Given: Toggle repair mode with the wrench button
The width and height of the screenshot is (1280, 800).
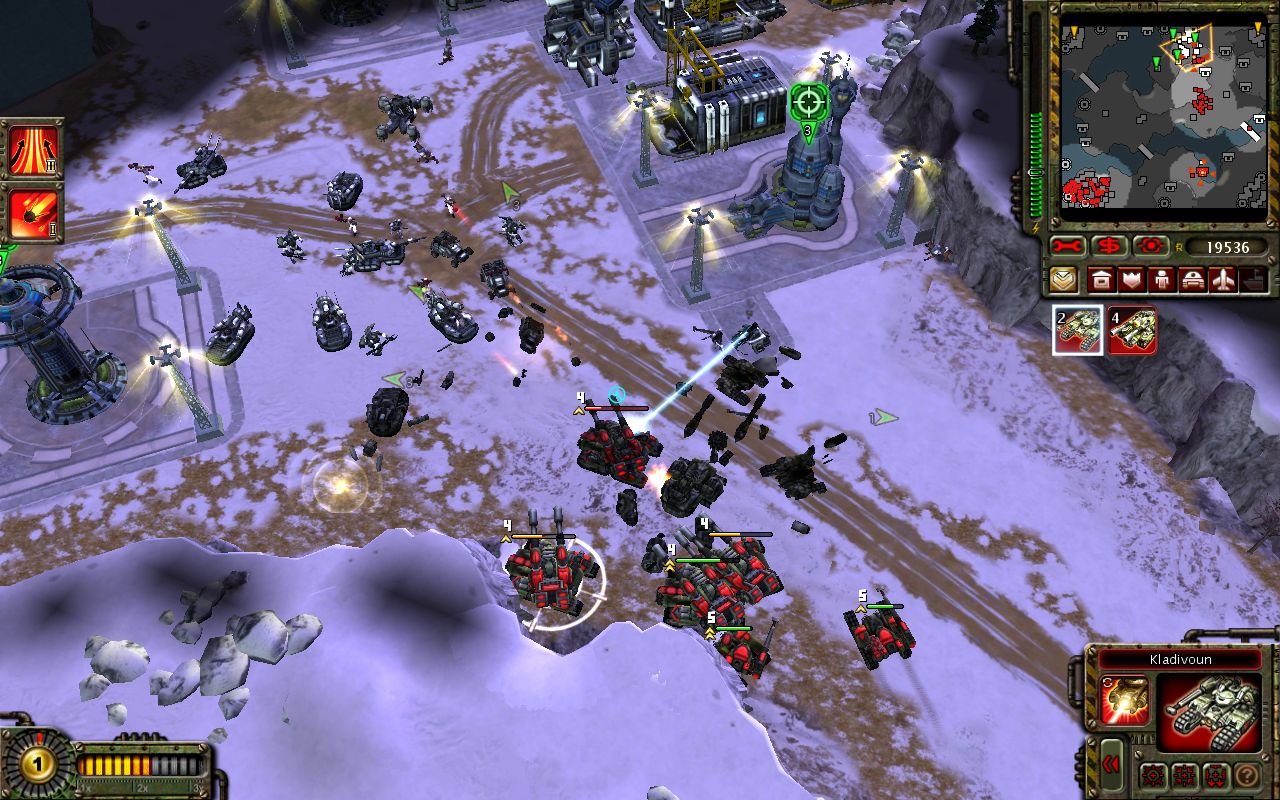Looking at the screenshot, I should coord(1069,246).
